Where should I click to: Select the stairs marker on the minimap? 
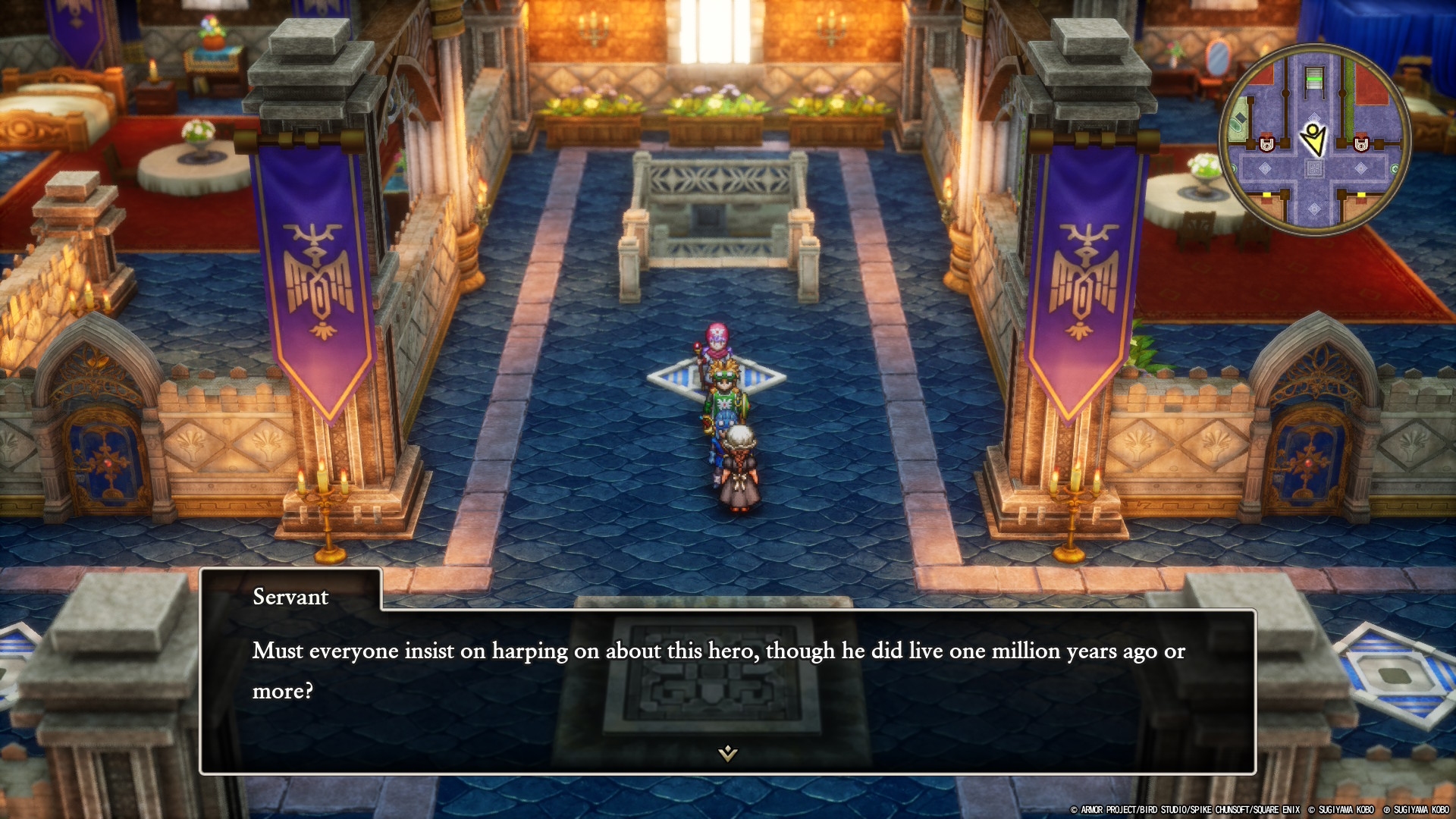coord(1313,79)
